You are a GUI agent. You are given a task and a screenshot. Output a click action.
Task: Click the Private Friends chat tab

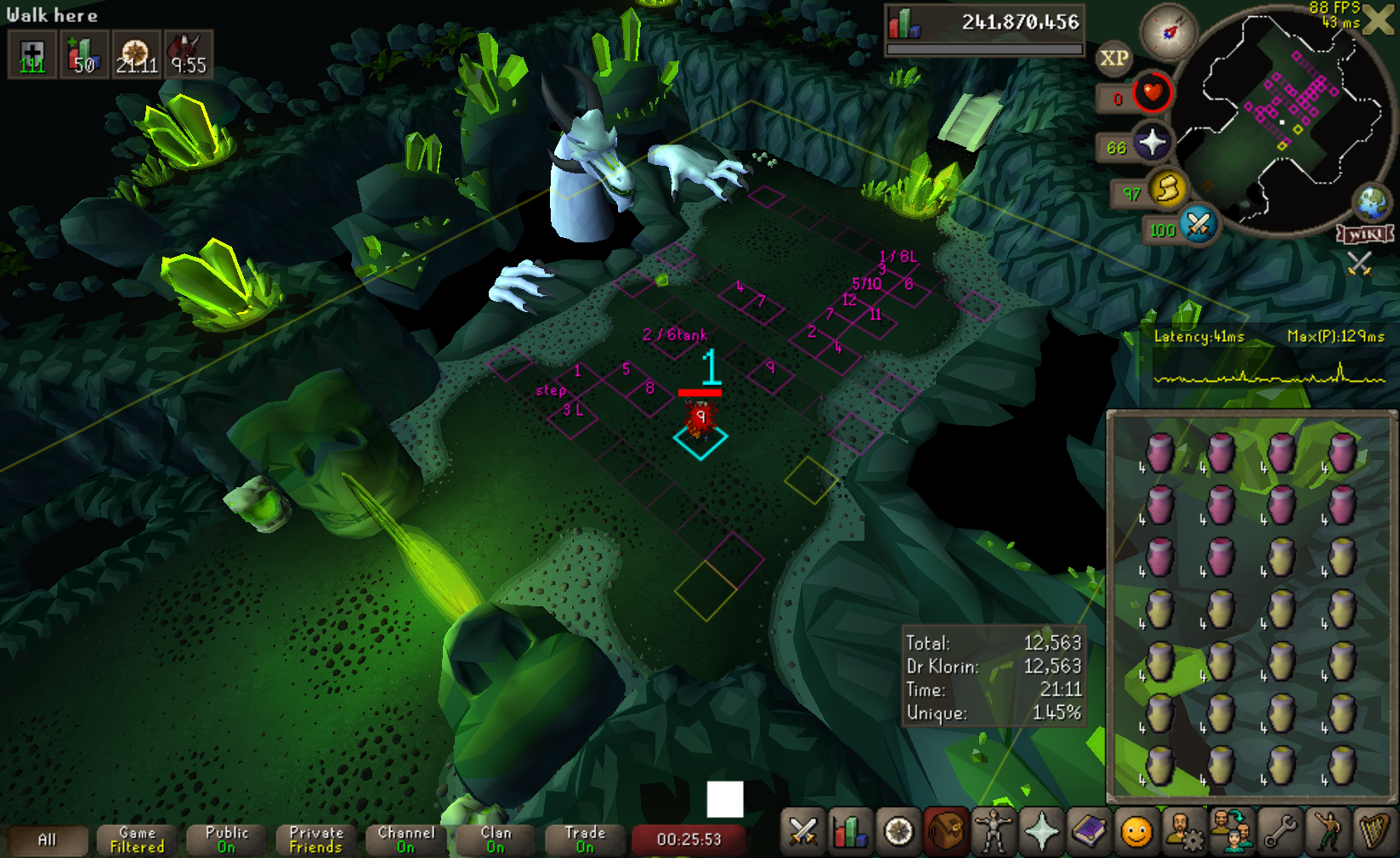coord(316,840)
